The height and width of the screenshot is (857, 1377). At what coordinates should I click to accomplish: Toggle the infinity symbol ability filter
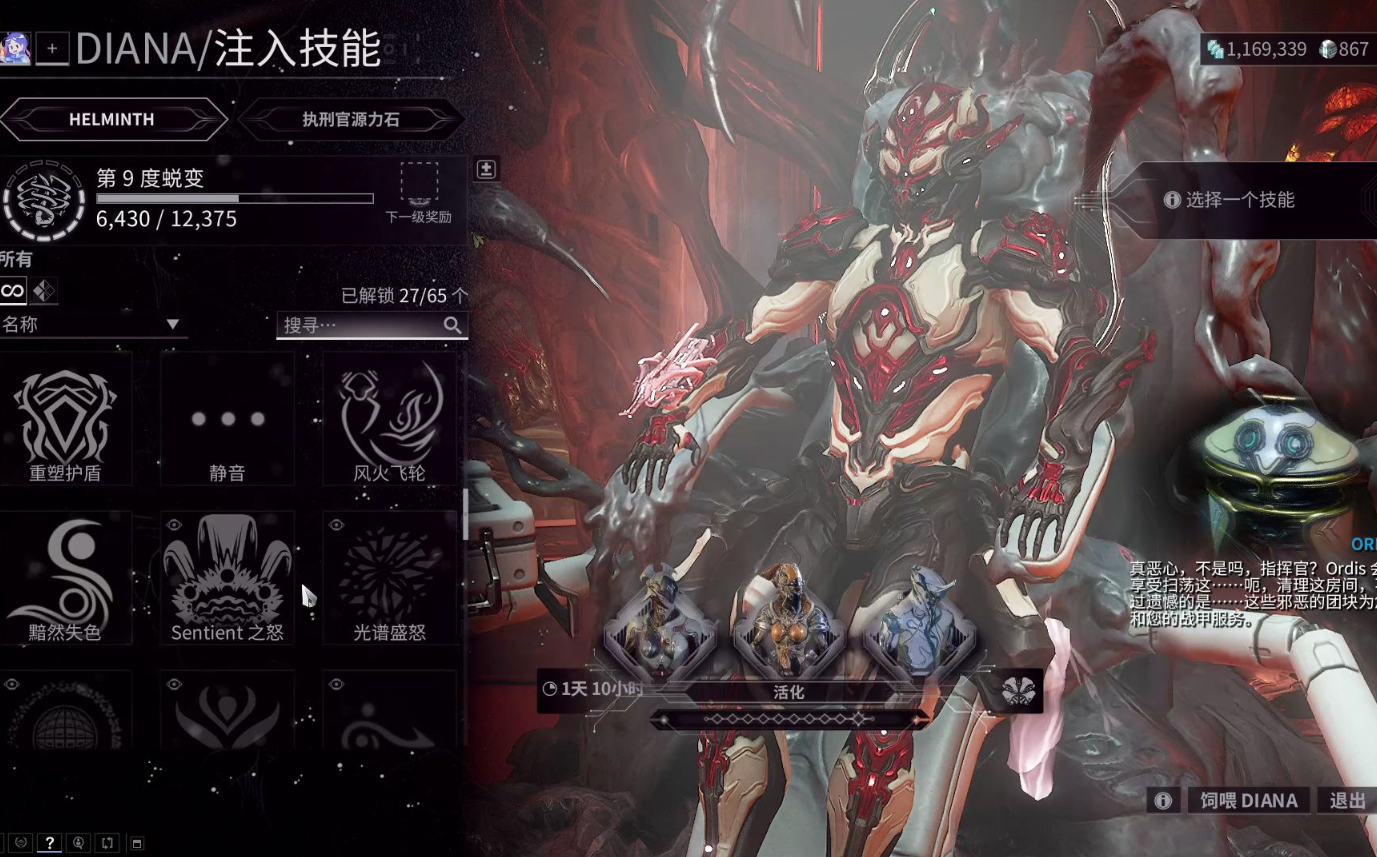[x=11, y=290]
